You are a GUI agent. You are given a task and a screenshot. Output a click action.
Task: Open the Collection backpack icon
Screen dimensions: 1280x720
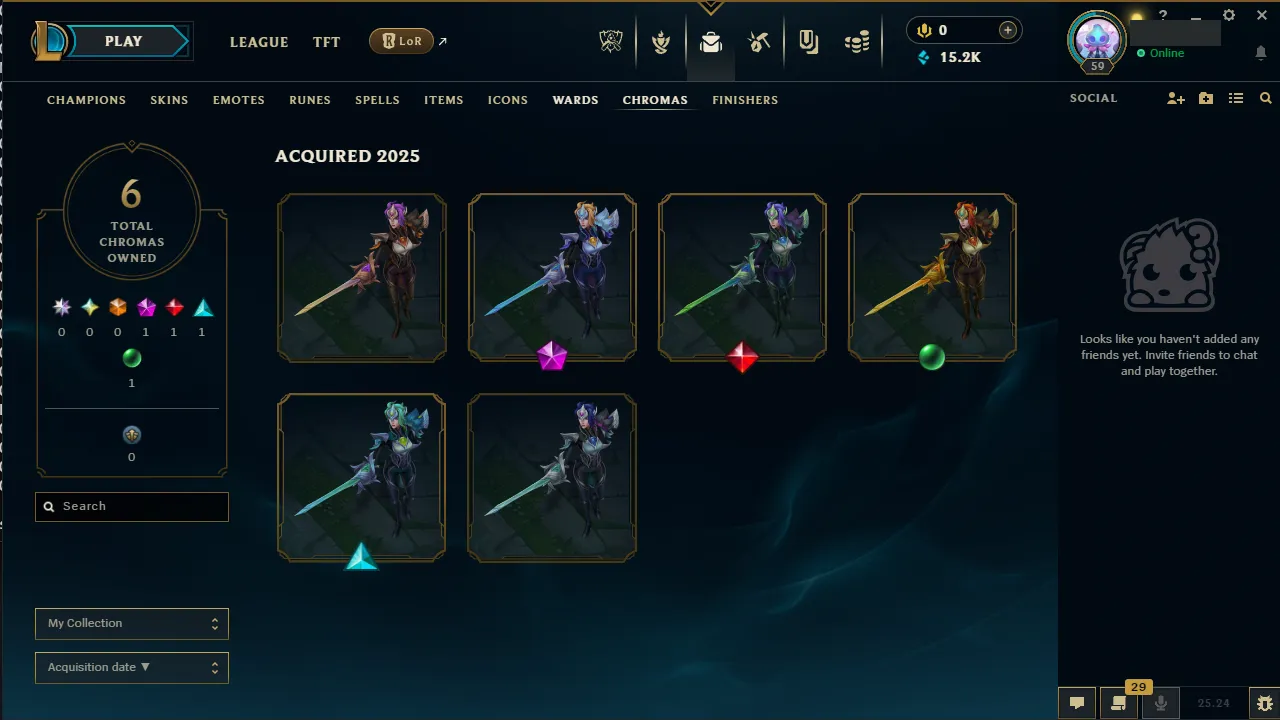click(710, 41)
